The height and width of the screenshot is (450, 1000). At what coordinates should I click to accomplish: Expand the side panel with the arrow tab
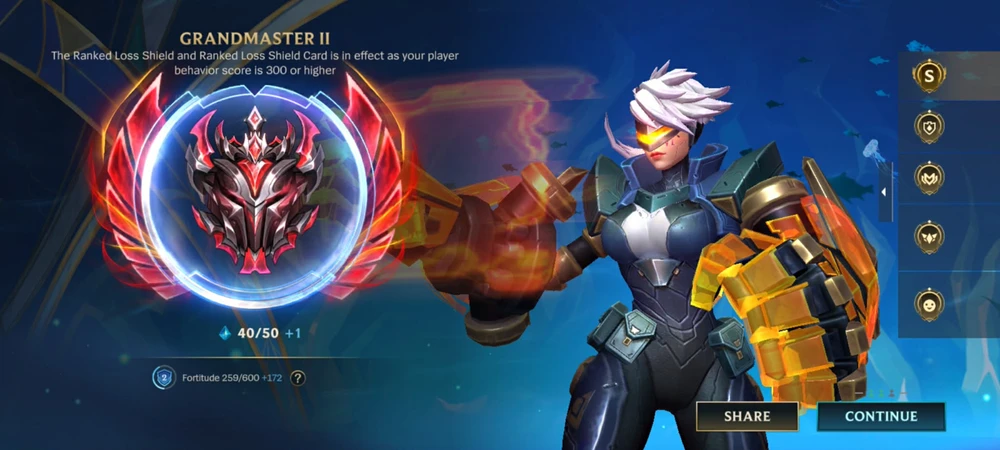(x=885, y=192)
